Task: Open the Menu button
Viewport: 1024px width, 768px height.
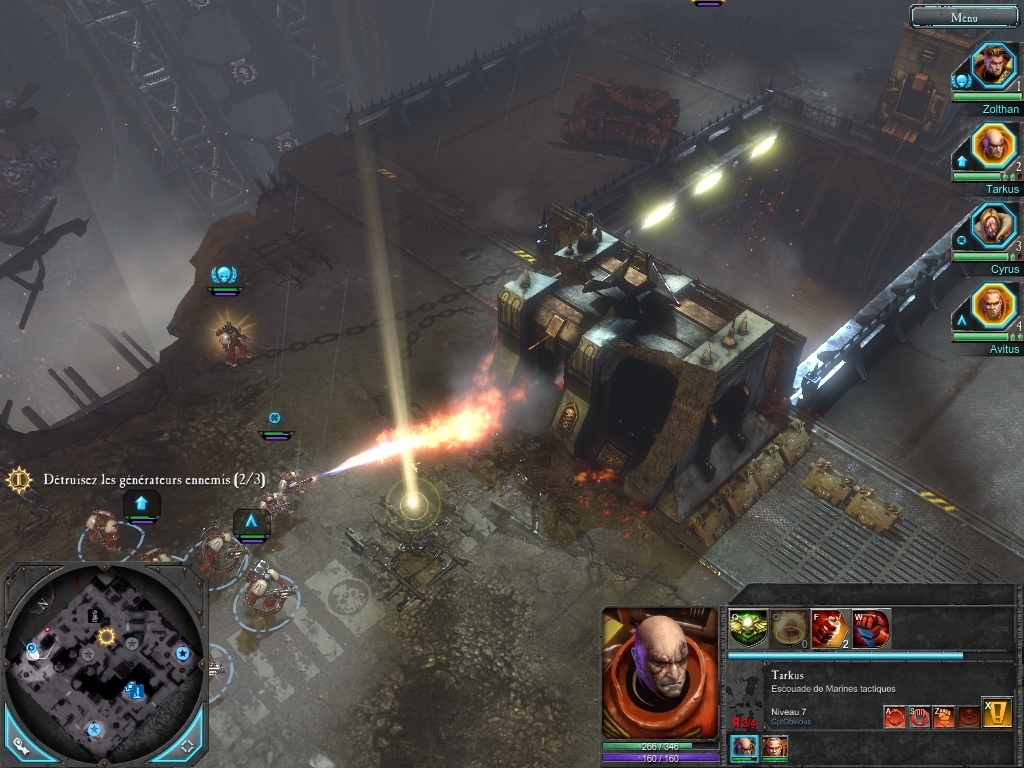Action: tap(964, 16)
